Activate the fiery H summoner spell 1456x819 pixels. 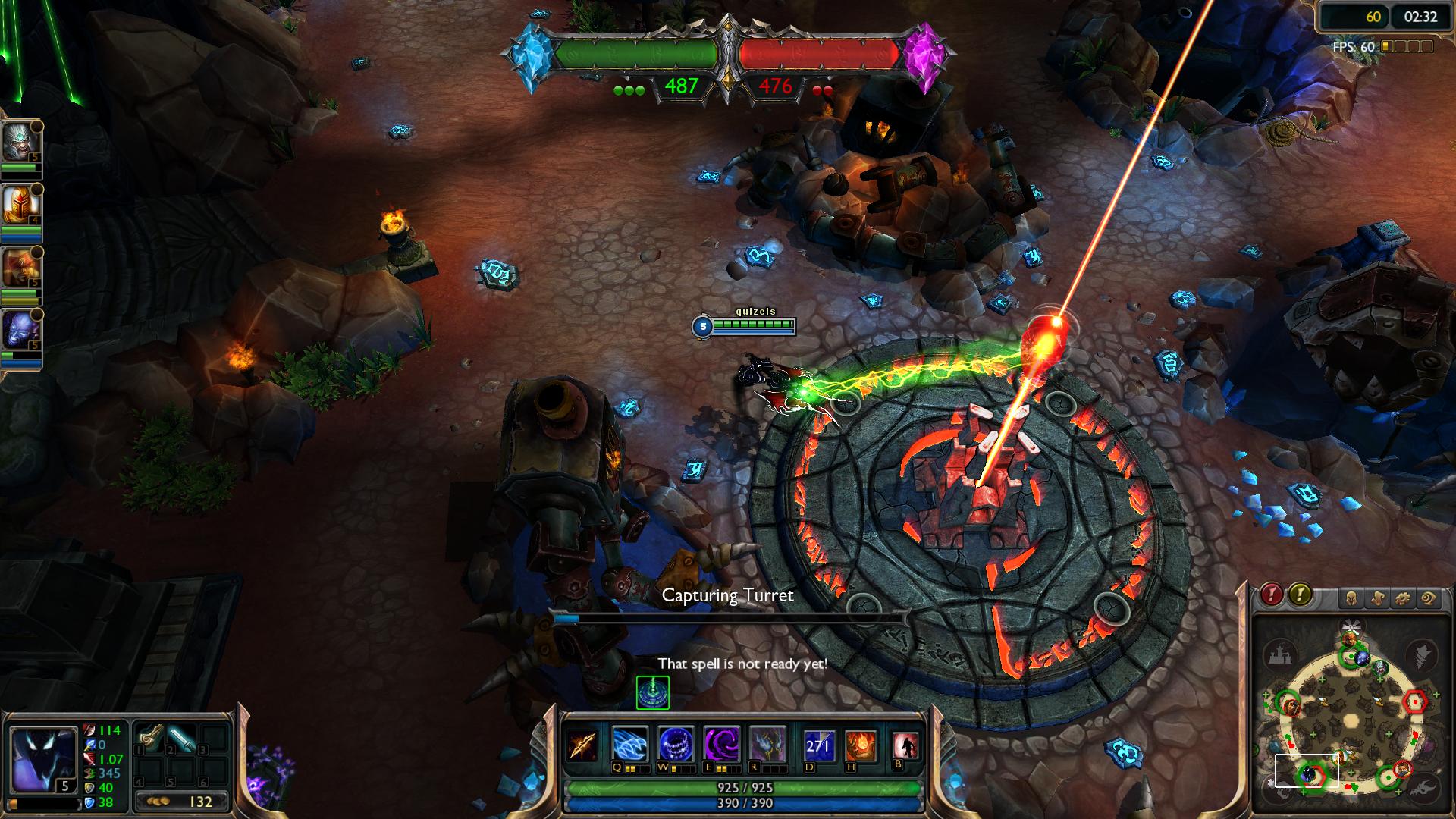pos(861,745)
